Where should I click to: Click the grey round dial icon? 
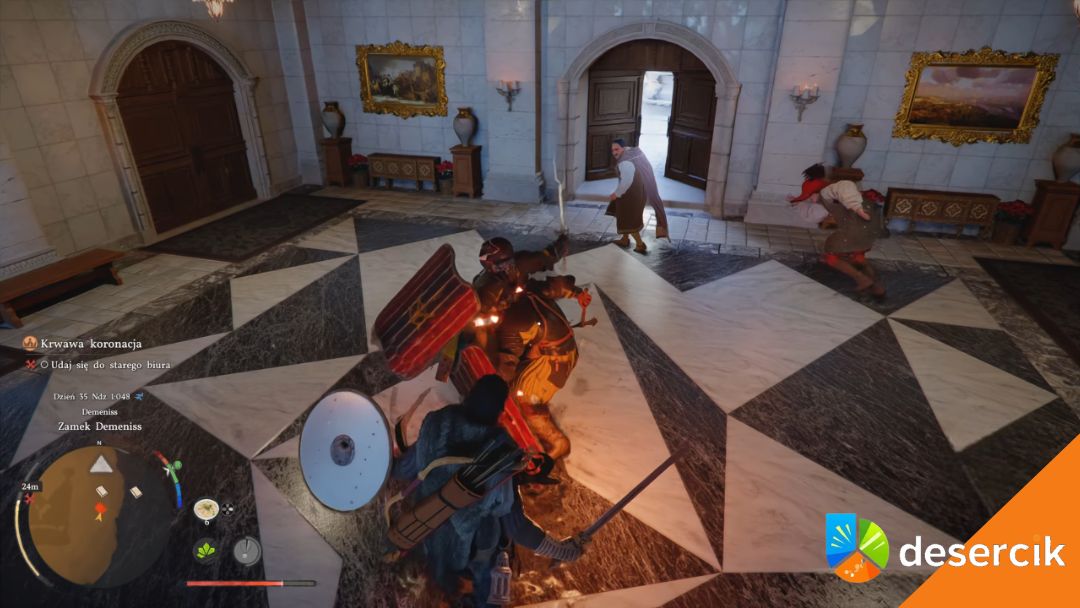coord(246,550)
